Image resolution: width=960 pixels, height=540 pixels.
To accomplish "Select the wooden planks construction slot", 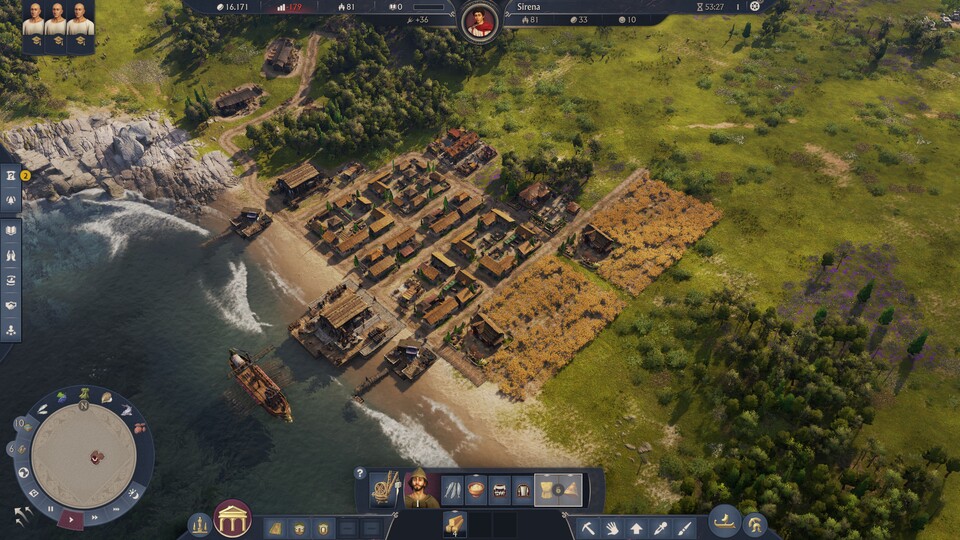I will (x=455, y=523).
